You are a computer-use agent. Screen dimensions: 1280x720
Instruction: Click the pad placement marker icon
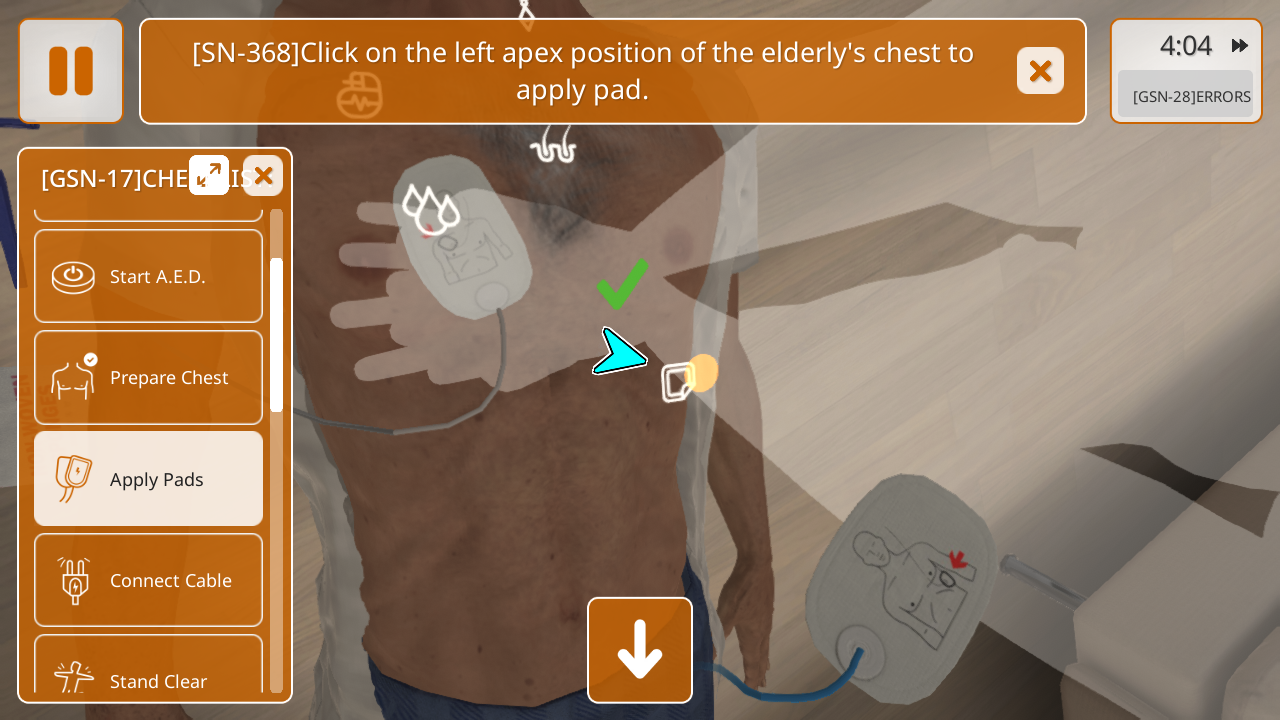click(x=678, y=381)
